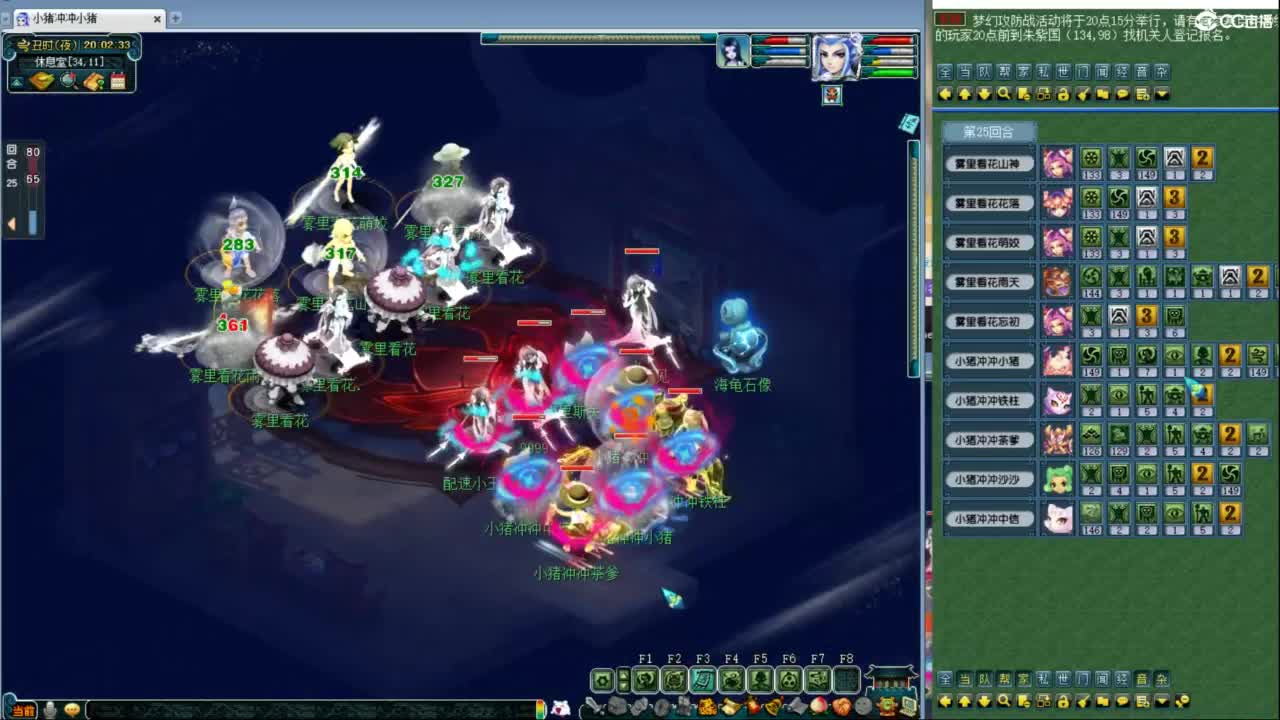Open the dropdown arrow at the chat toolbar end
The height and width of the screenshot is (720, 1280).
1161,93
